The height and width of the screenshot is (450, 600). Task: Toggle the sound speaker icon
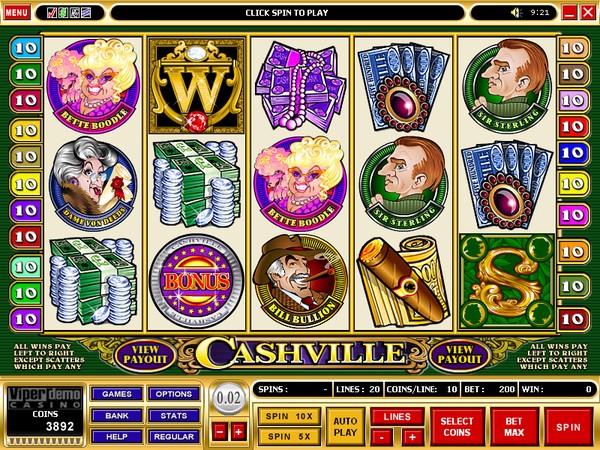coord(517,12)
